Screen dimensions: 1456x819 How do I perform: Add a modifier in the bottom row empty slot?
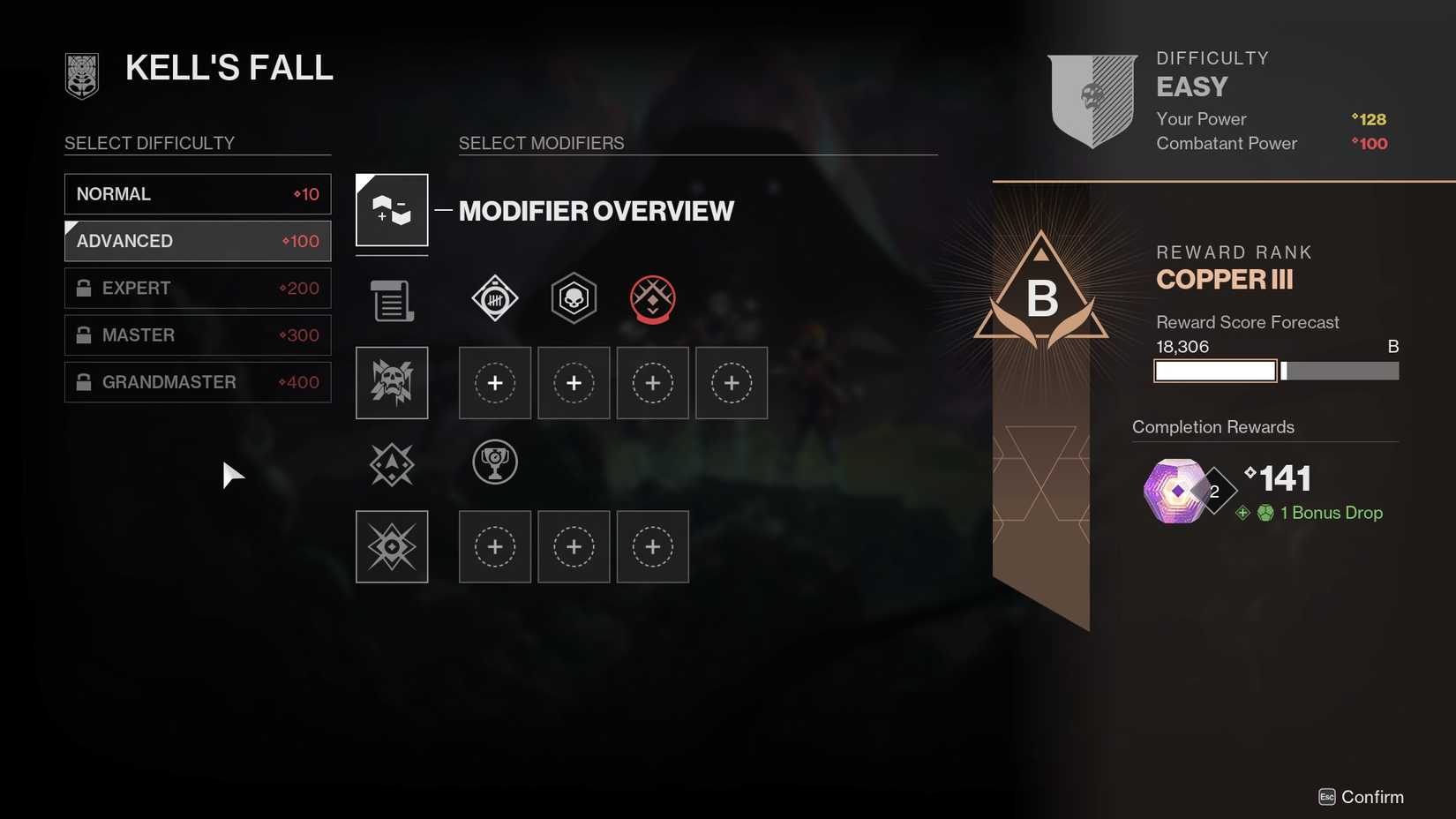494,546
